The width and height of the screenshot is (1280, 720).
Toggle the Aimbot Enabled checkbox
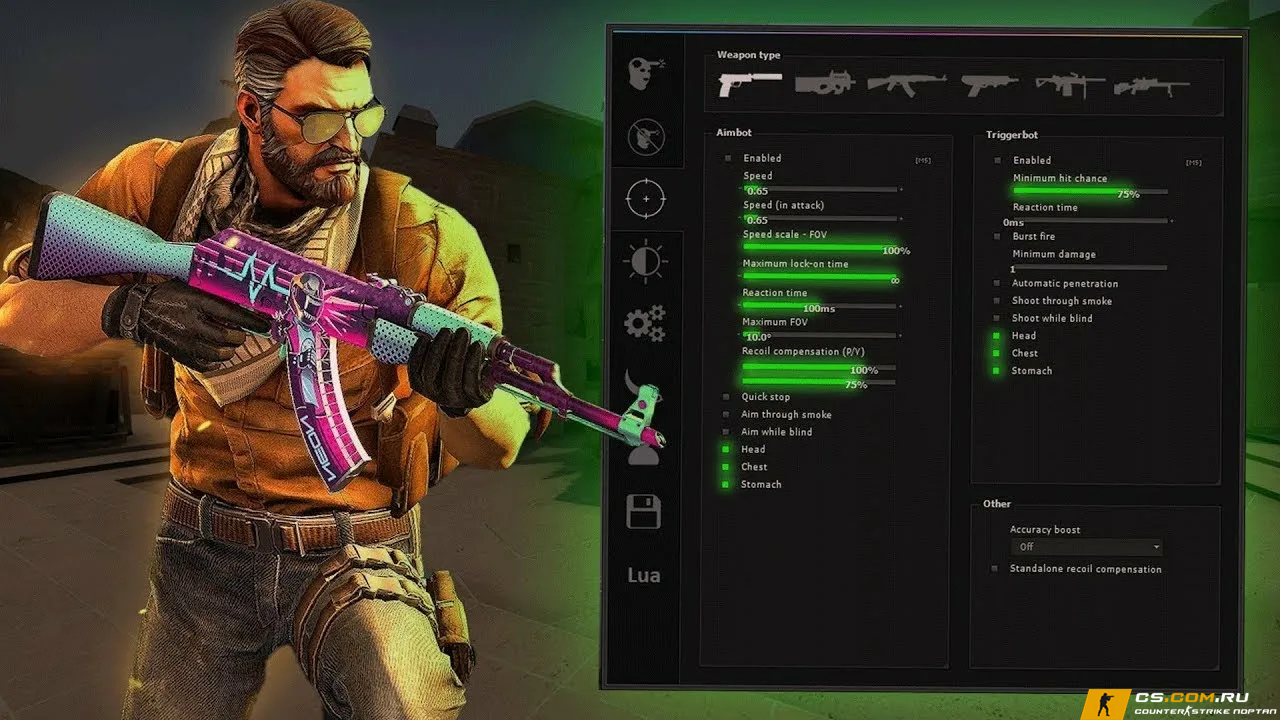click(x=728, y=158)
